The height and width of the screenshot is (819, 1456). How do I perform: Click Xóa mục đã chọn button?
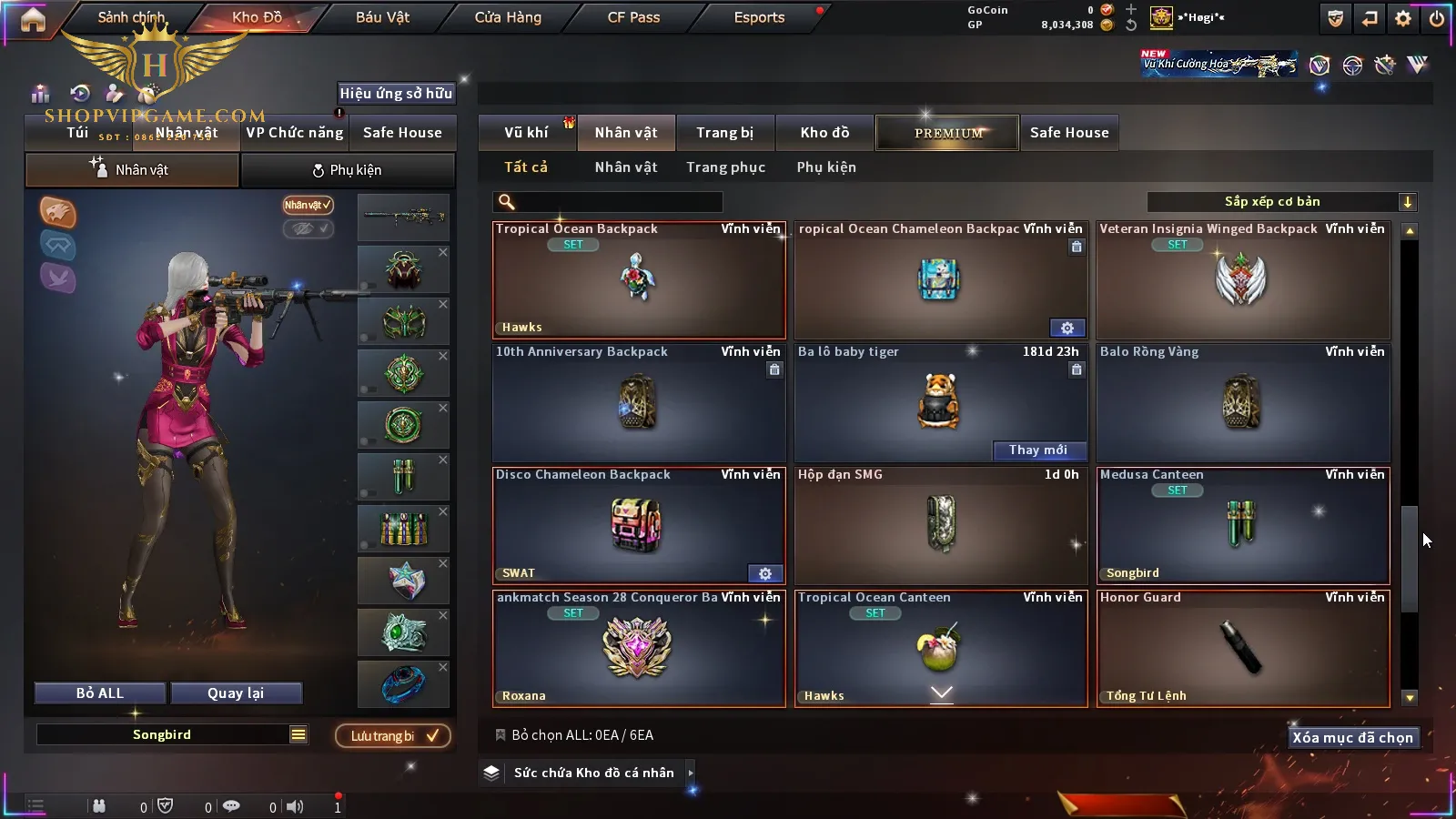coord(1352,738)
